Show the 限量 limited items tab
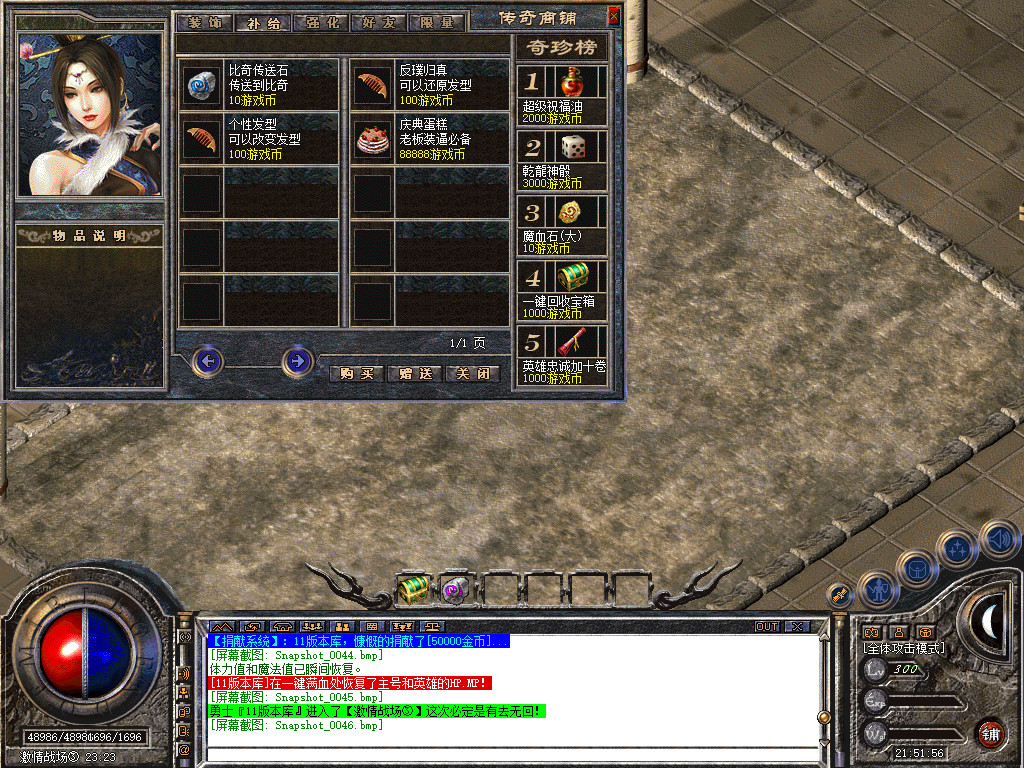The height and width of the screenshot is (768, 1024). (437, 22)
